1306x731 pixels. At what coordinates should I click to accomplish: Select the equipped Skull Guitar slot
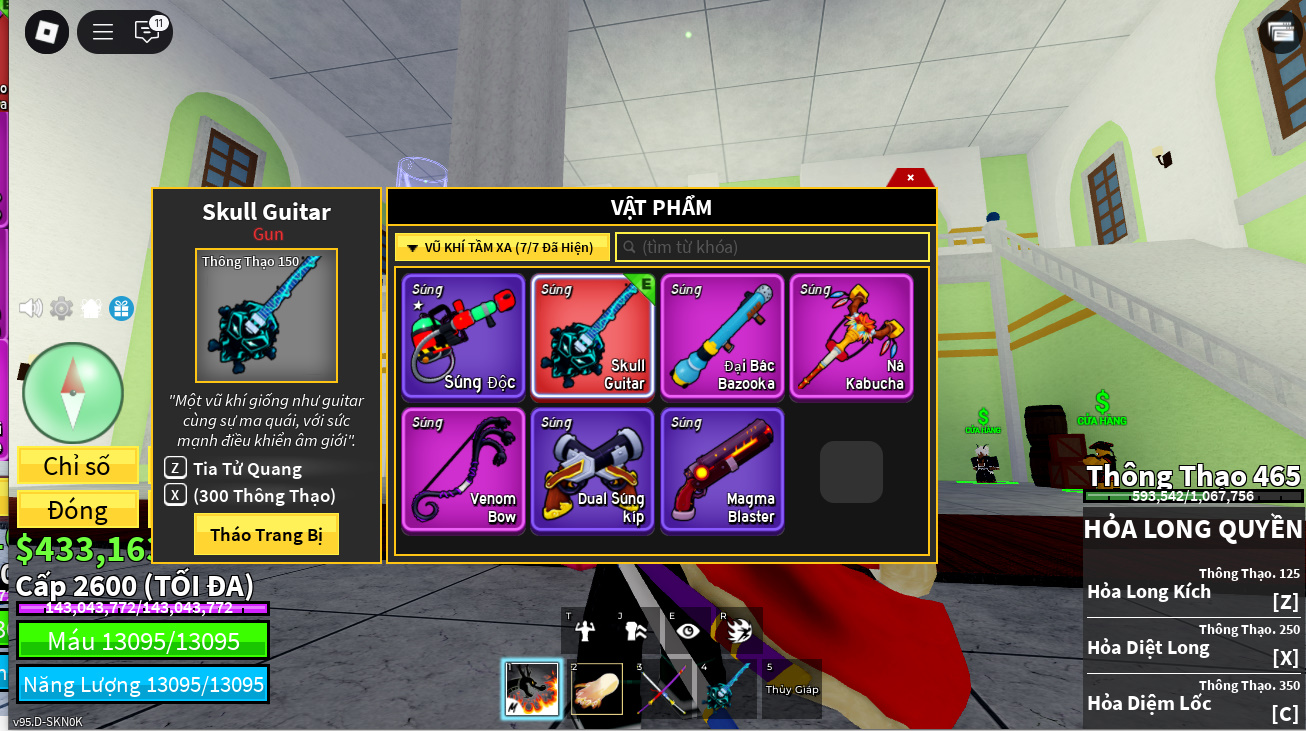(x=592, y=336)
